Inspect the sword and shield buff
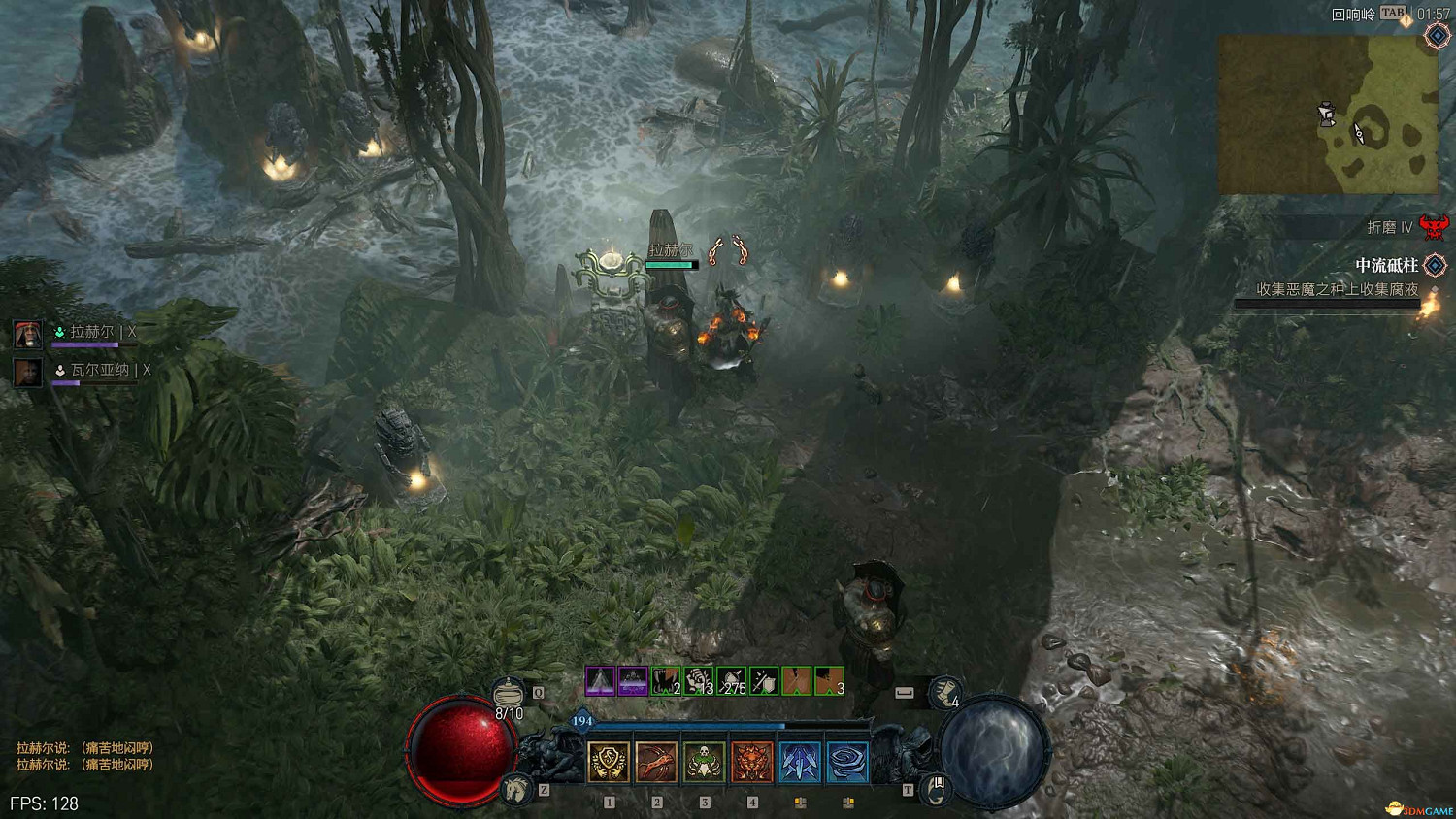The width and height of the screenshot is (1456, 819). pyautogui.click(x=765, y=681)
